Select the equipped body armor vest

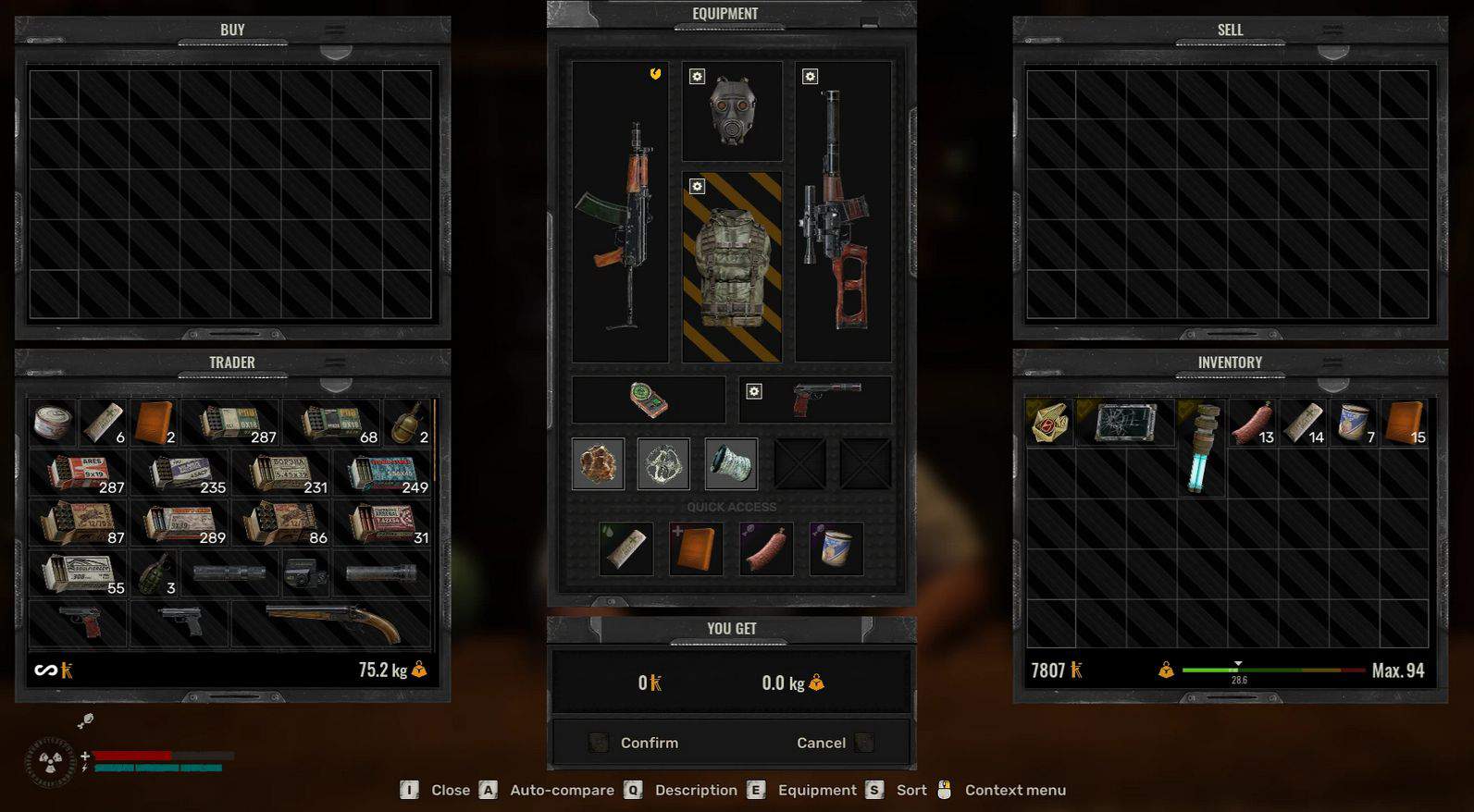coord(732,266)
